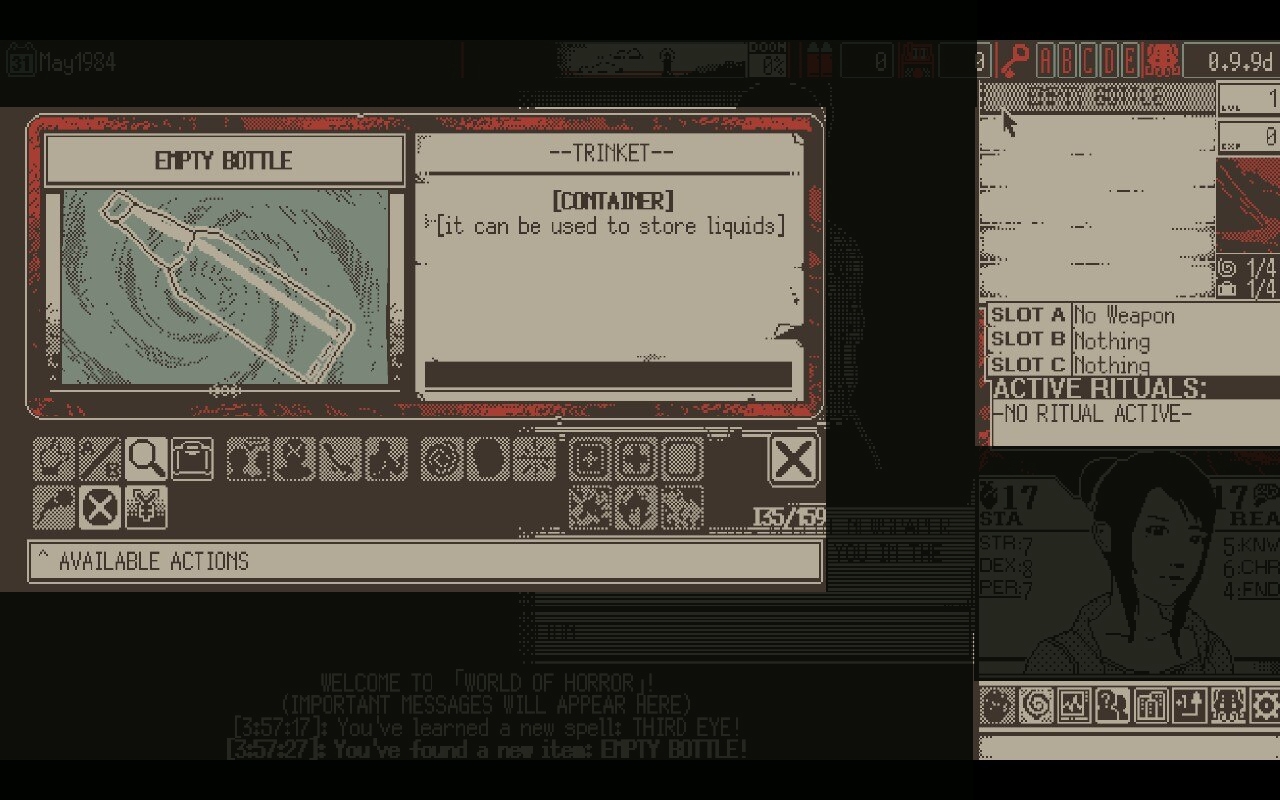Click the octopus Old God icon in the sidebar
Viewport: 1280px width, 800px height.
tap(1227, 704)
